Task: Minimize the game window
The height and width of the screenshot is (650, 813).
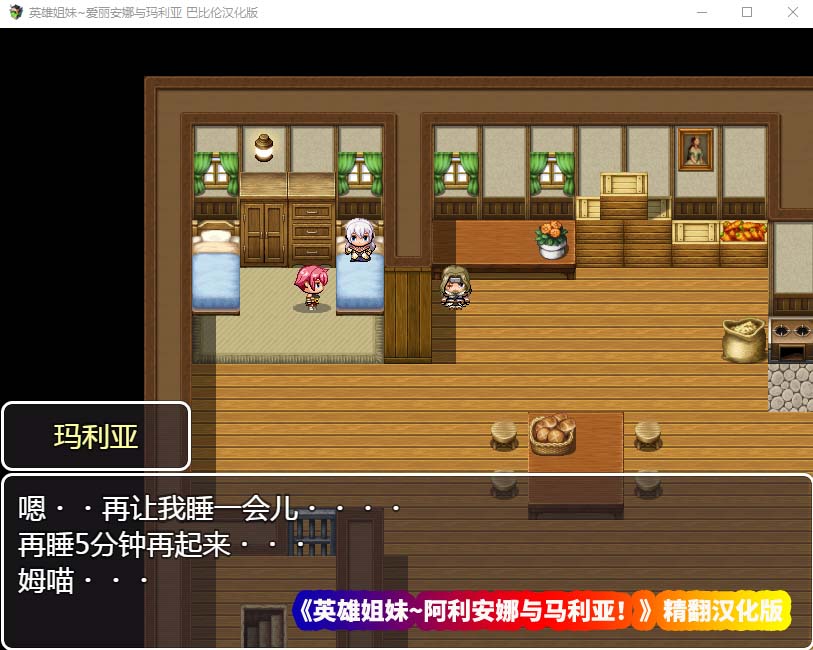Action: 701,13
